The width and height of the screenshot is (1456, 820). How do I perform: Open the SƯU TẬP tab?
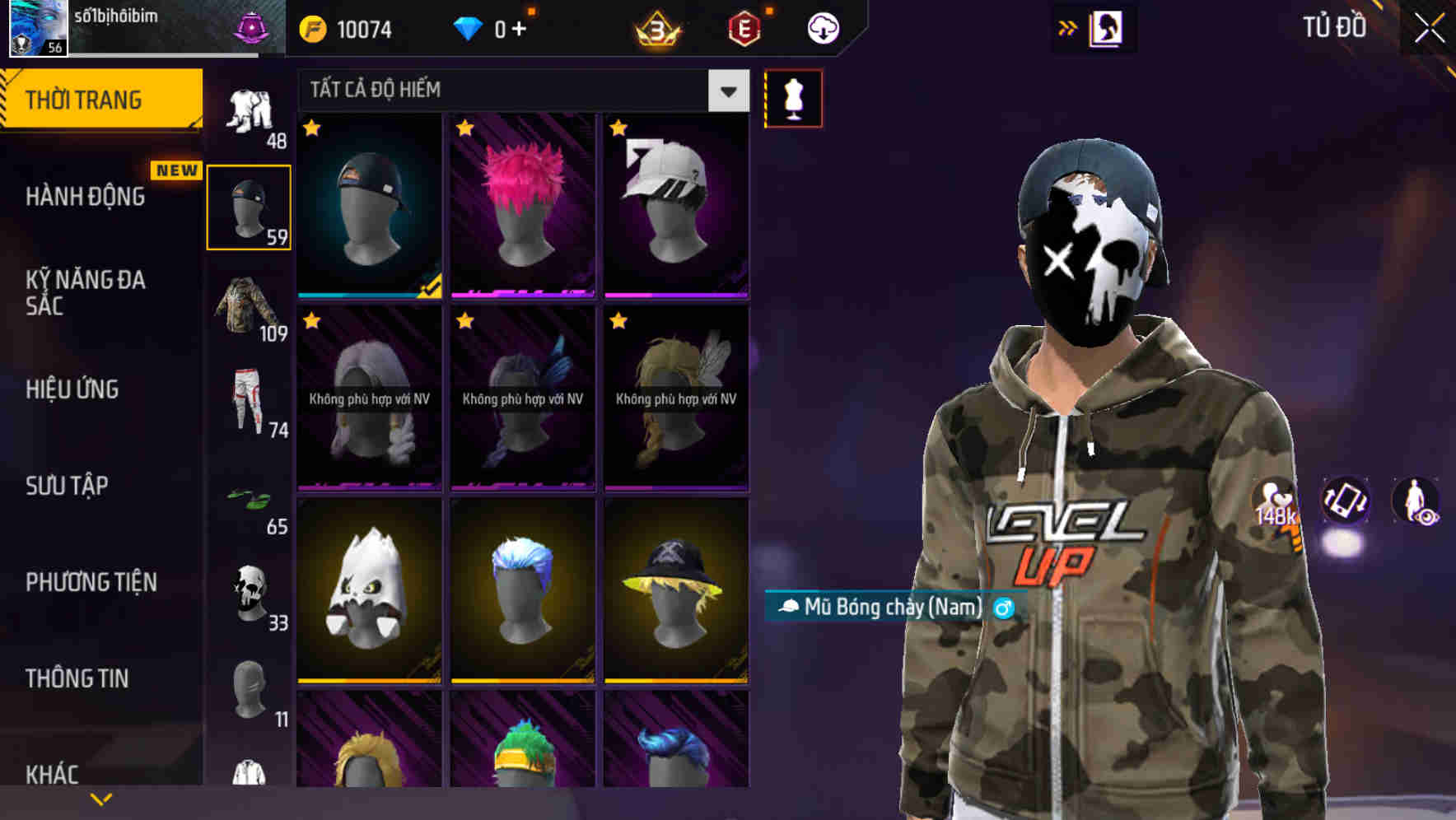(66, 486)
